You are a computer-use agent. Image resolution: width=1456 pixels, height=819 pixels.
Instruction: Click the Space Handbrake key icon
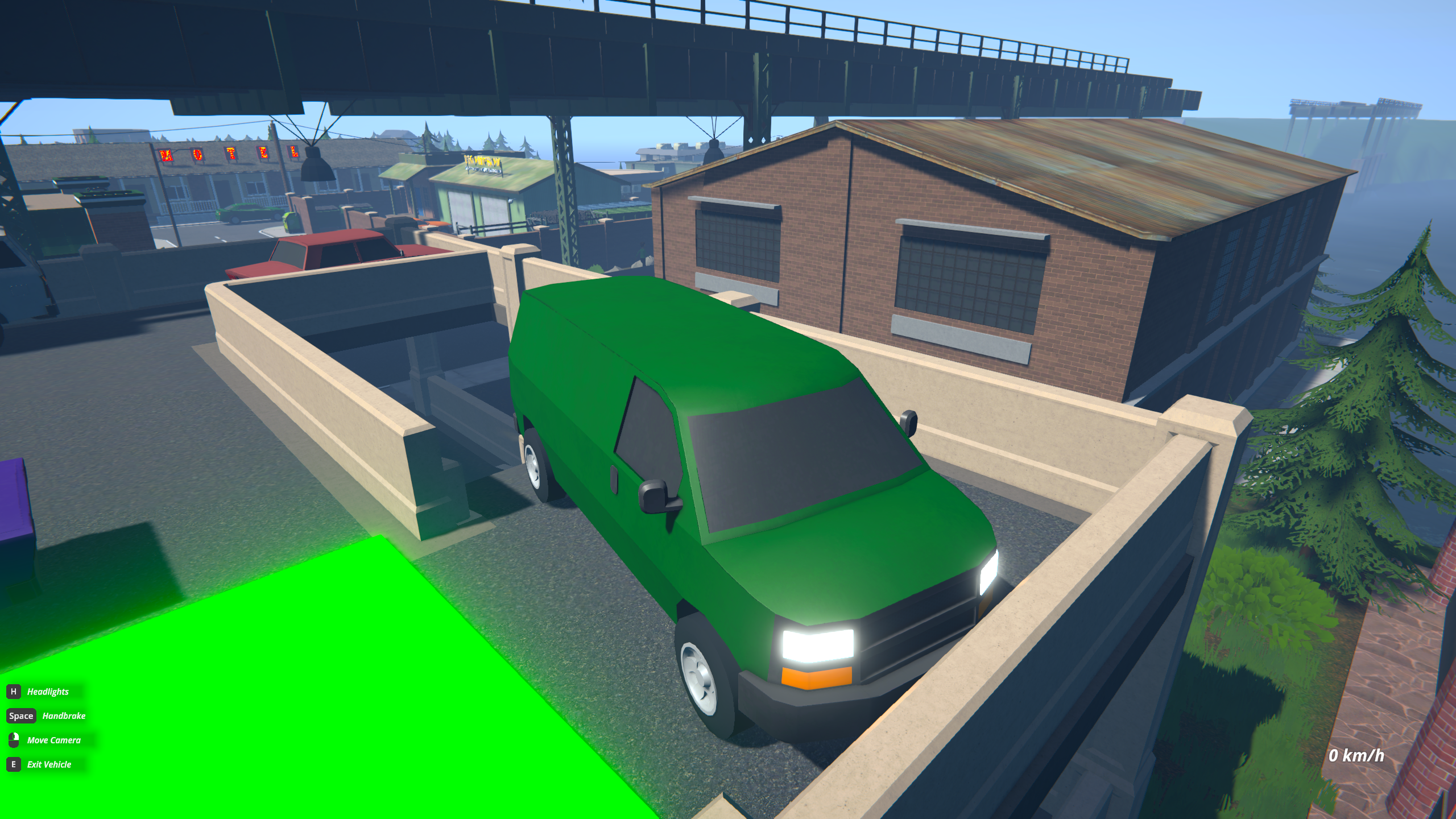(22, 715)
